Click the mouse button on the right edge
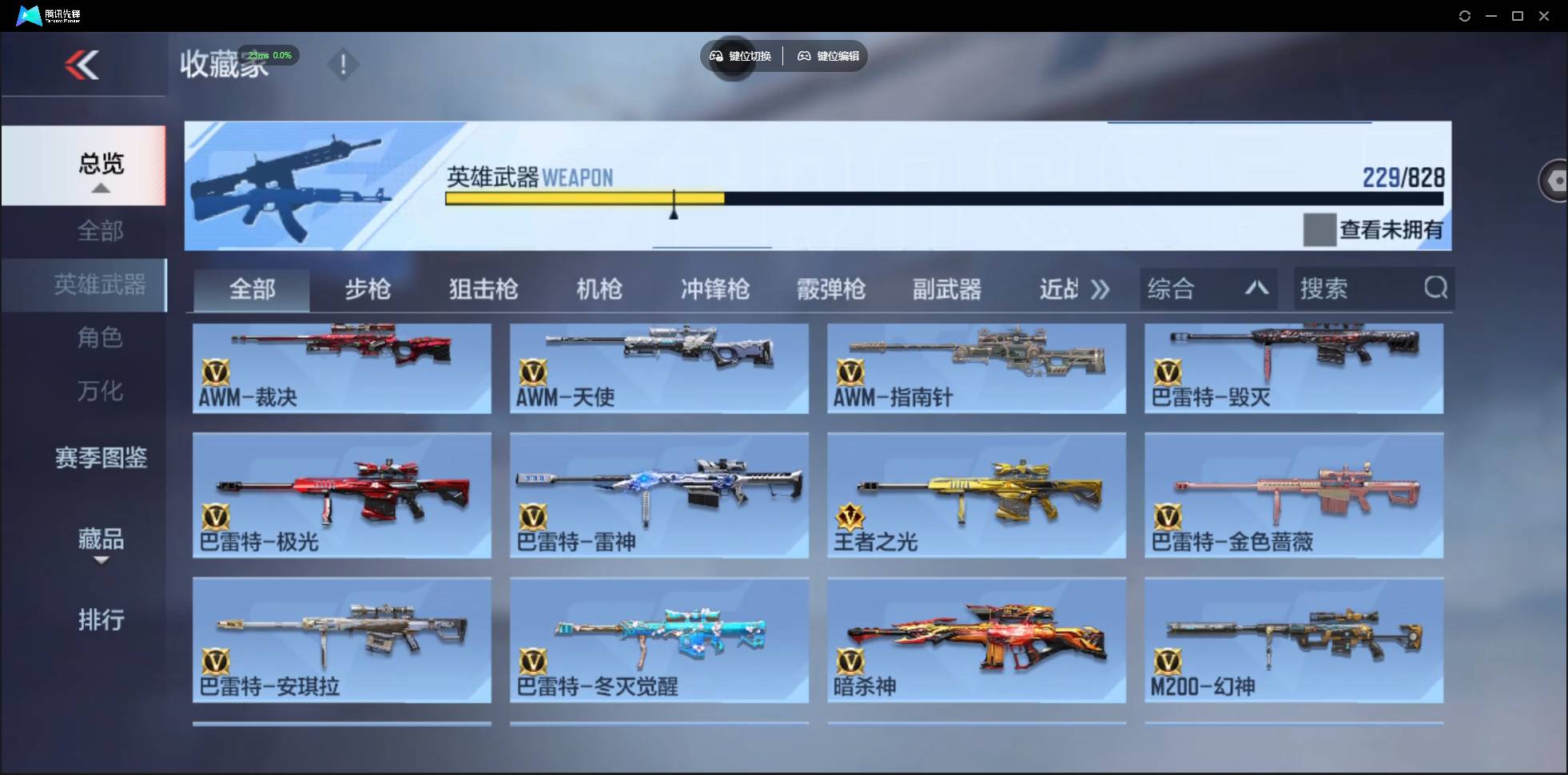The image size is (1568, 775). click(x=1553, y=180)
